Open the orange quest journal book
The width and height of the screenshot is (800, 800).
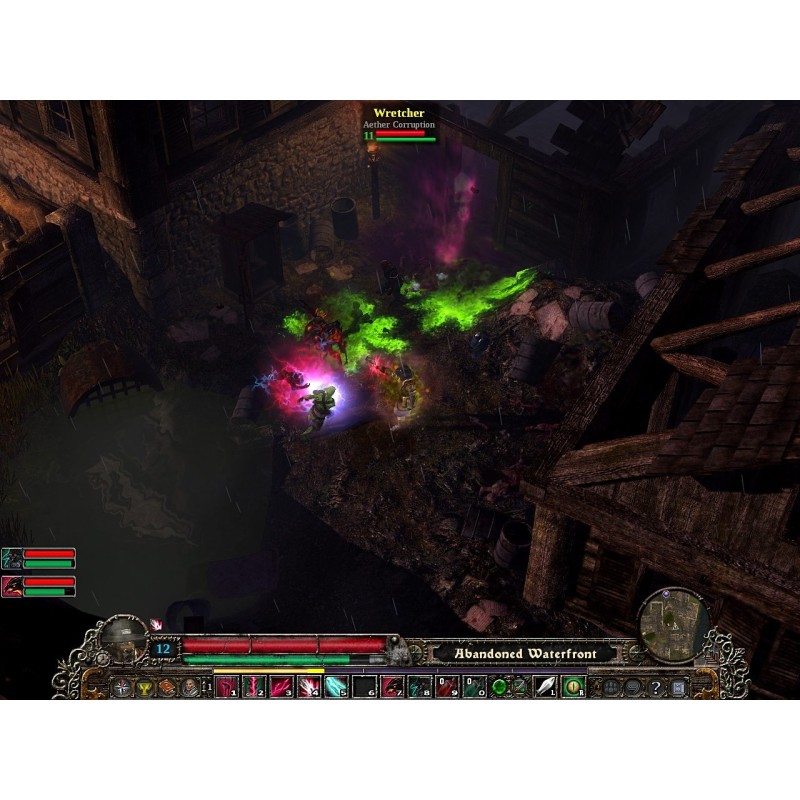168,687
